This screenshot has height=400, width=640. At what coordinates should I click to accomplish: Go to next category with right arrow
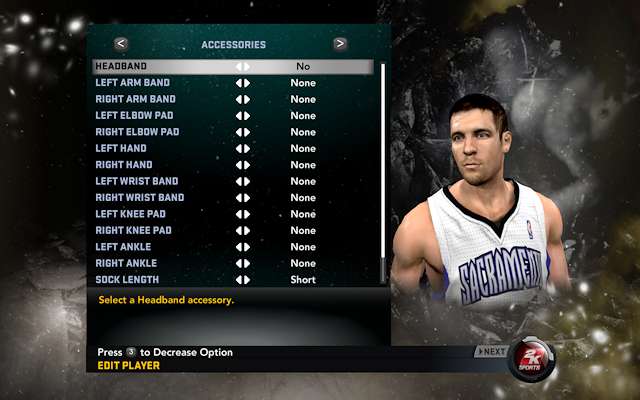340,44
